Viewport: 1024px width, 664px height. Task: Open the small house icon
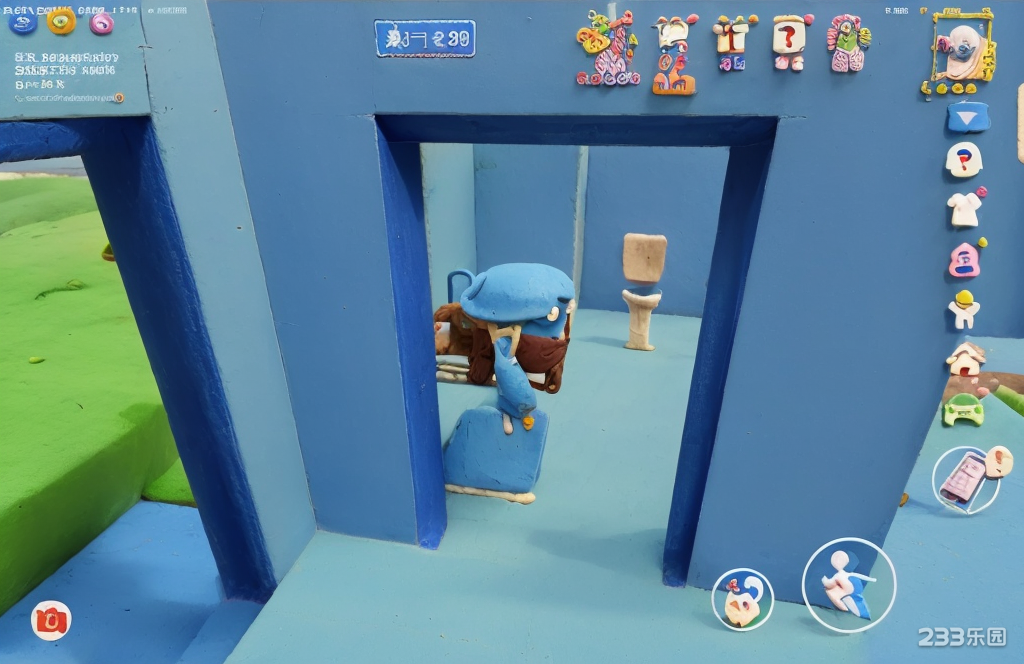[965, 359]
